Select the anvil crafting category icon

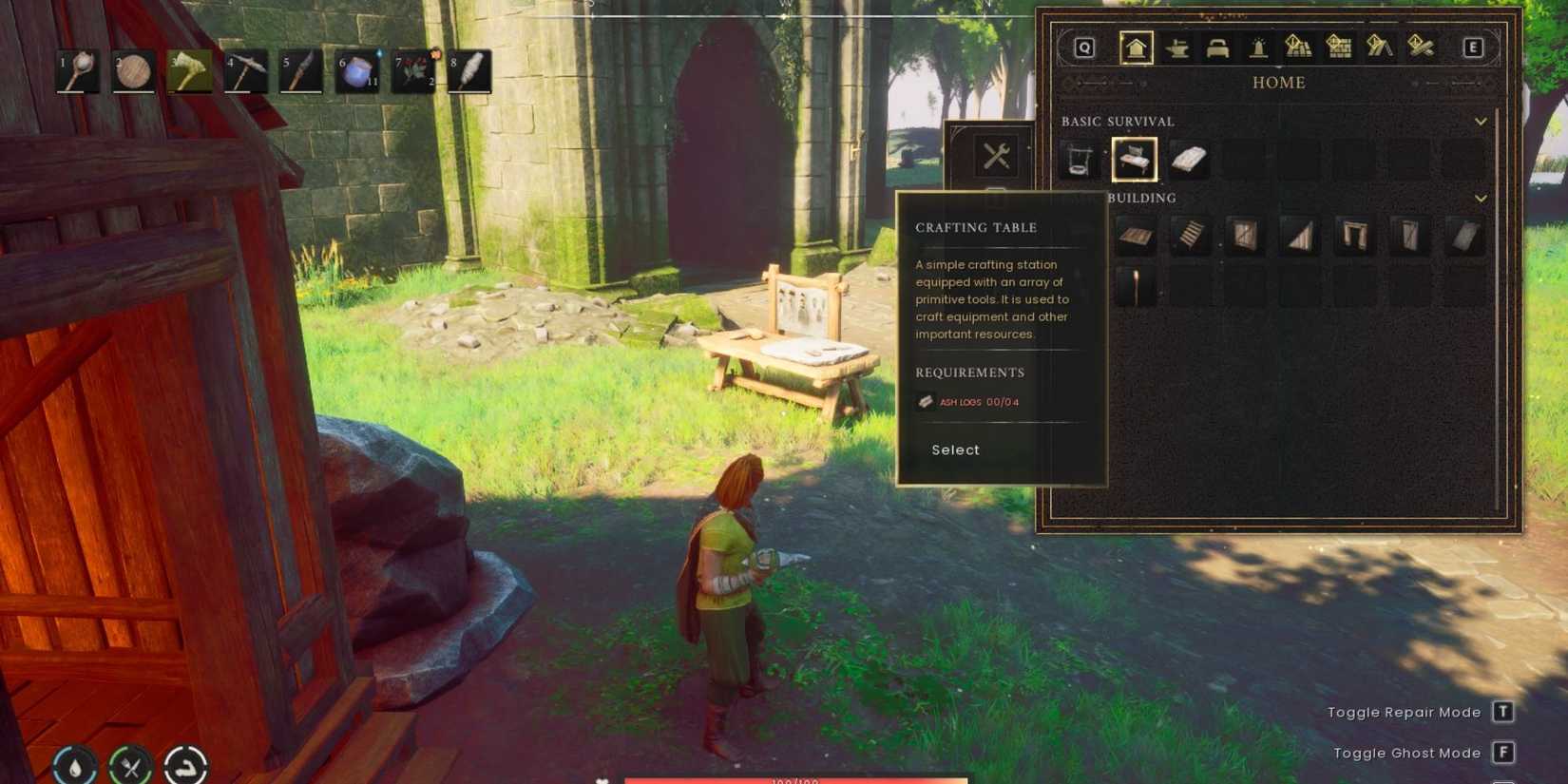(x=1176, y=48)
